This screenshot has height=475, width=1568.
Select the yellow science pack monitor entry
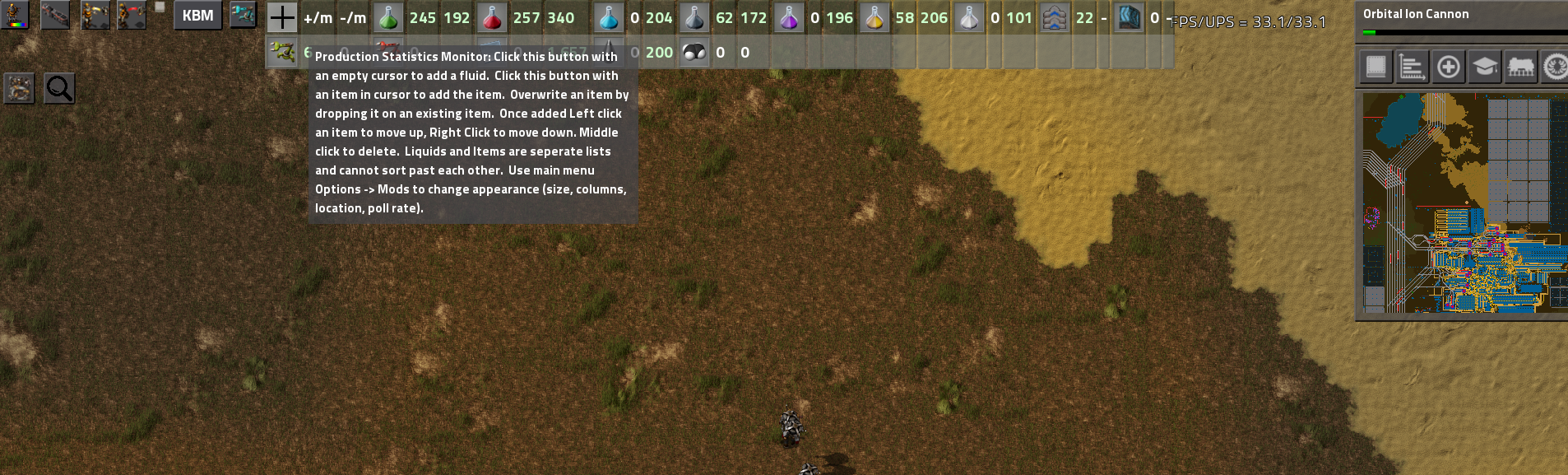click(874, 17)
